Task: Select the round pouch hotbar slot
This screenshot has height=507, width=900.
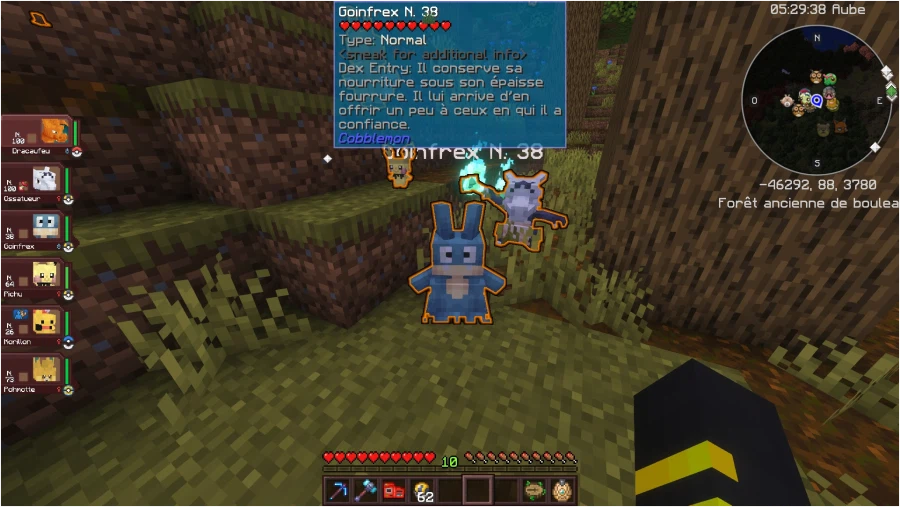Action: [x=562, y=490]
